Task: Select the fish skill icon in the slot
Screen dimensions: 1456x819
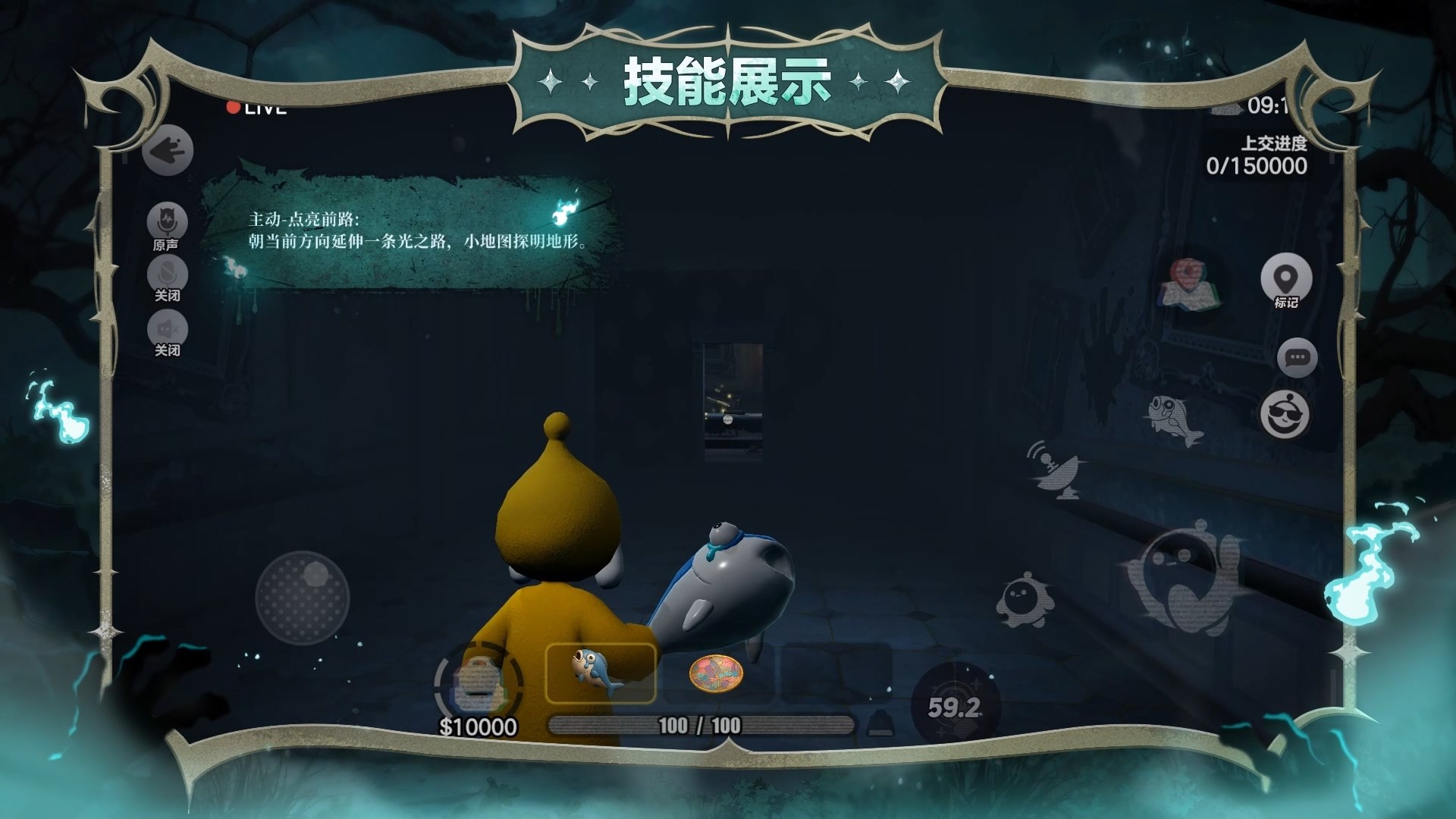Action: tap(600, 672)
